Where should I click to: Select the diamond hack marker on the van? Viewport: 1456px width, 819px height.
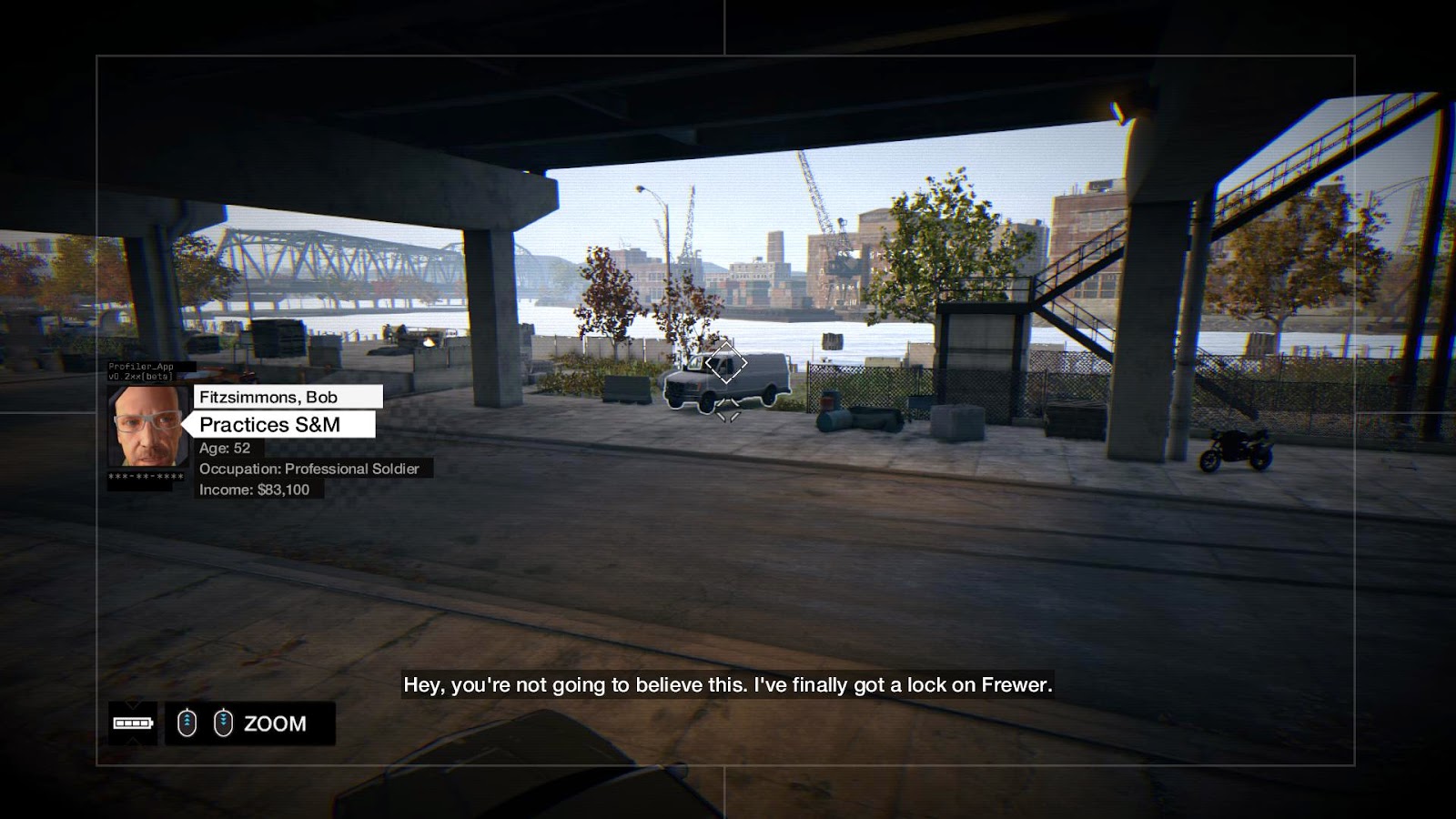click(725, 363)
